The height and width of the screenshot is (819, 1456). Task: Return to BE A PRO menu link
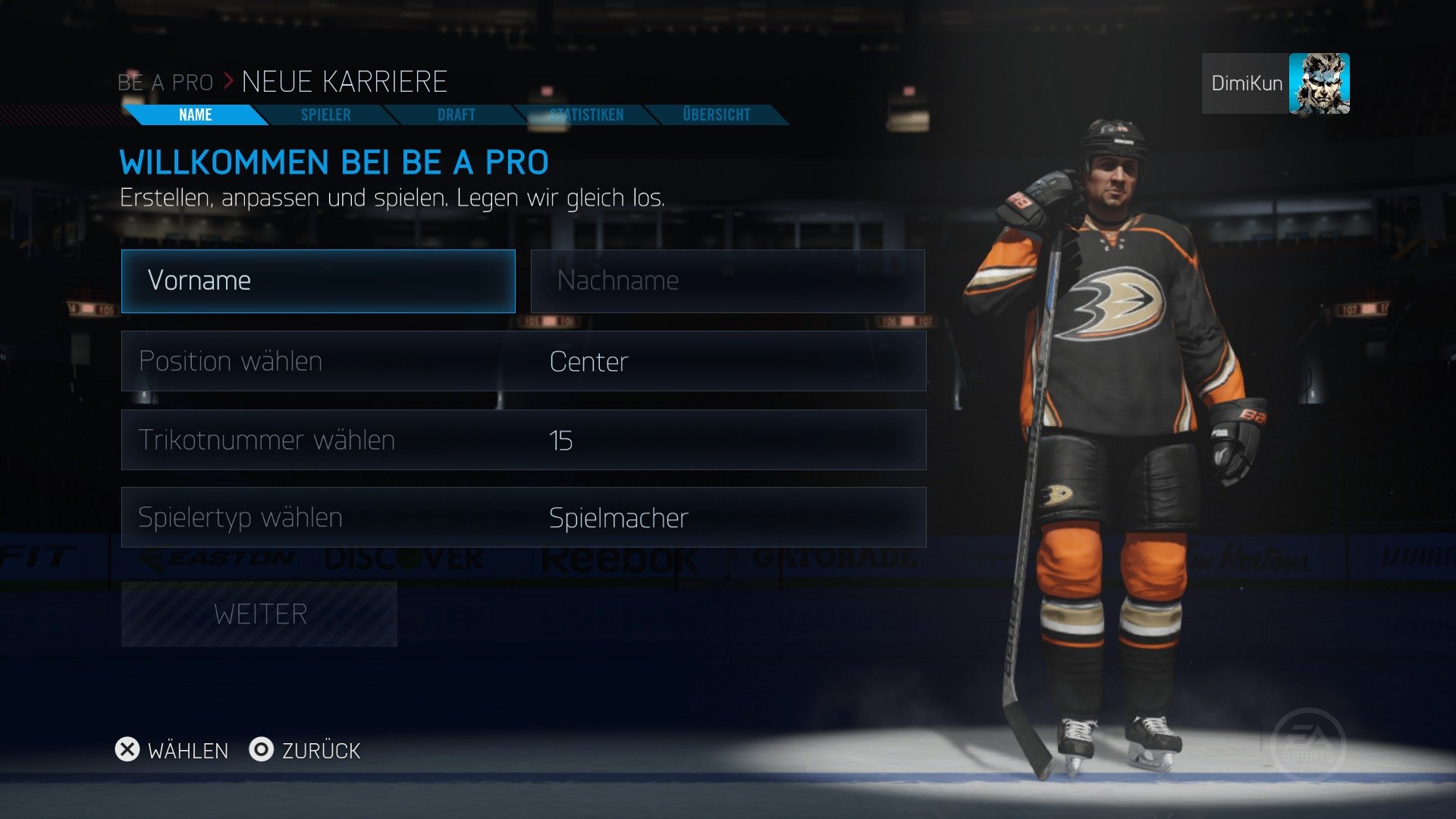coord(166,82)
